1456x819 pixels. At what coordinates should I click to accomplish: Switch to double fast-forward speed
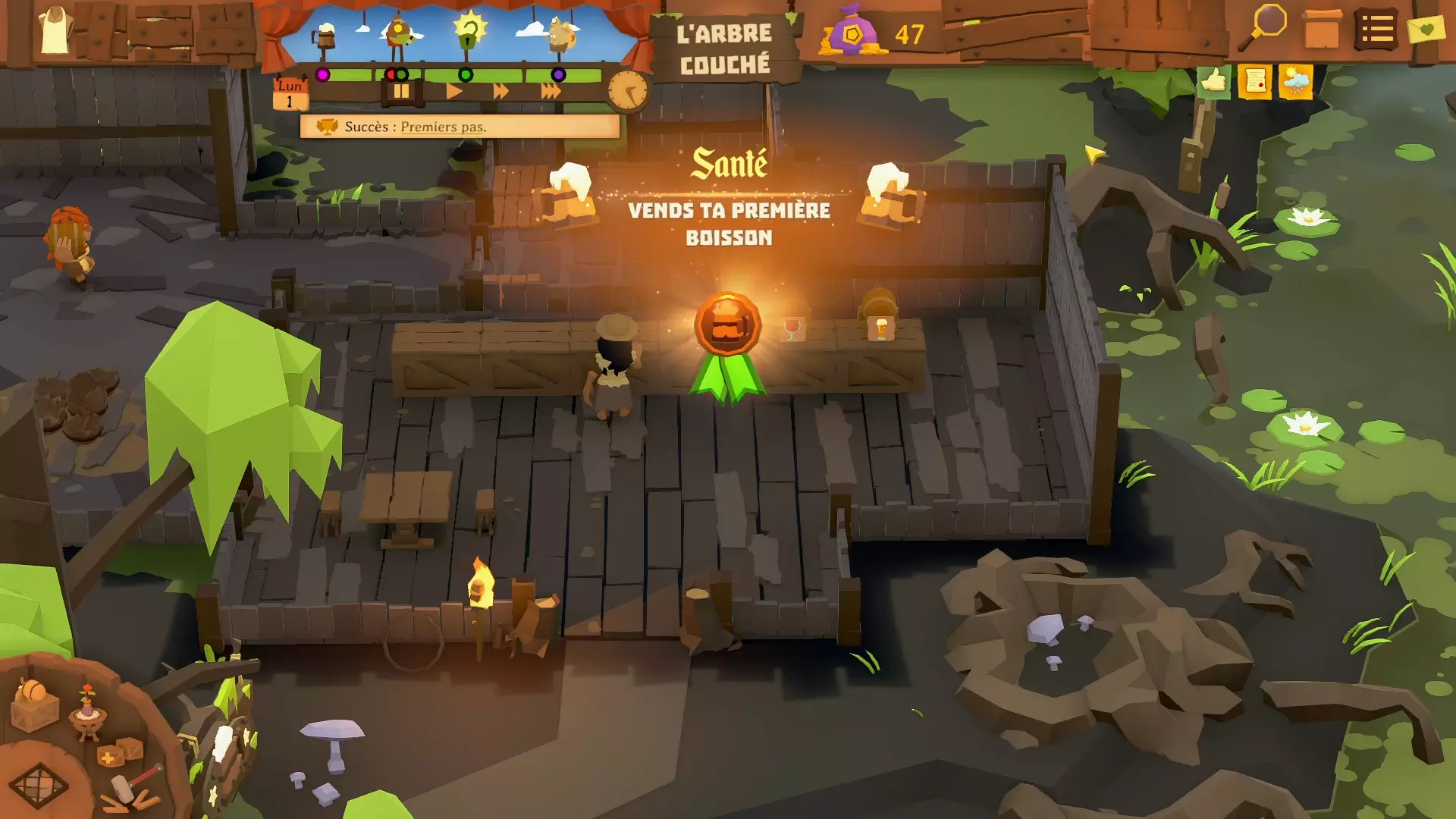coord(501,92)
